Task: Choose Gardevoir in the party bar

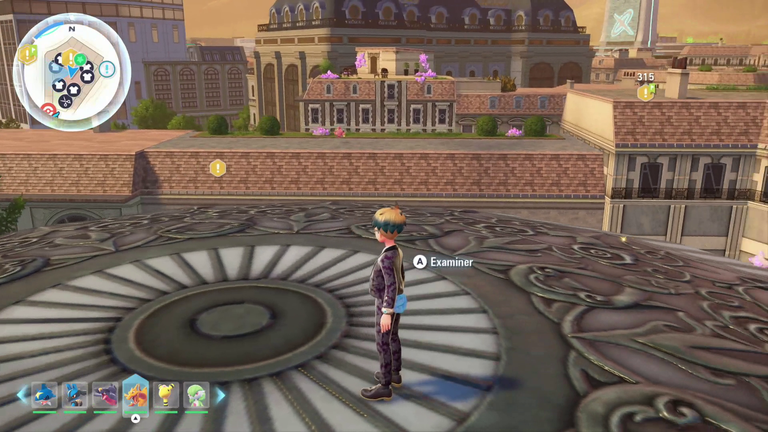Action: point(196,395)
